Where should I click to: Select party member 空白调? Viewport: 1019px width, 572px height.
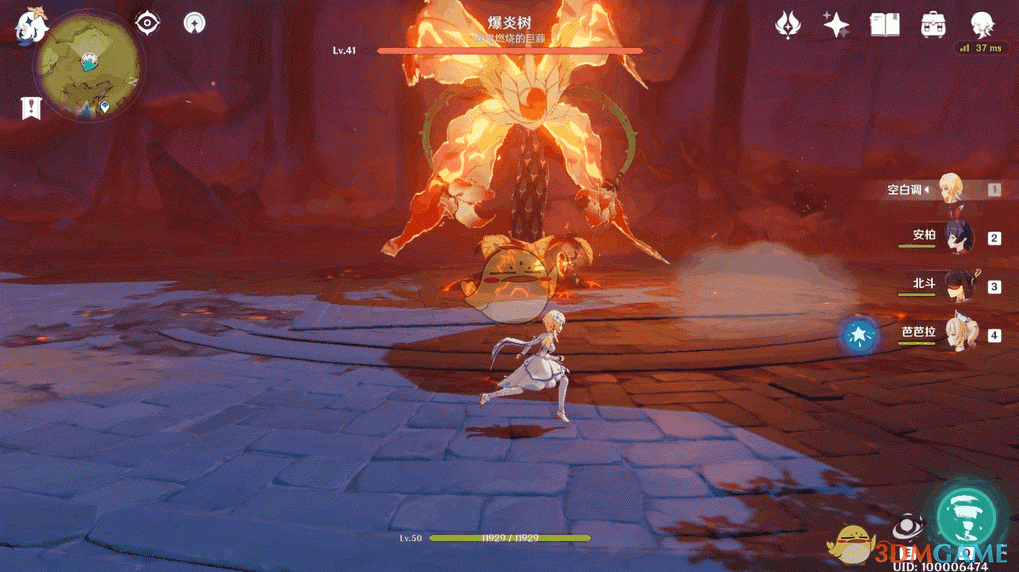950,189
